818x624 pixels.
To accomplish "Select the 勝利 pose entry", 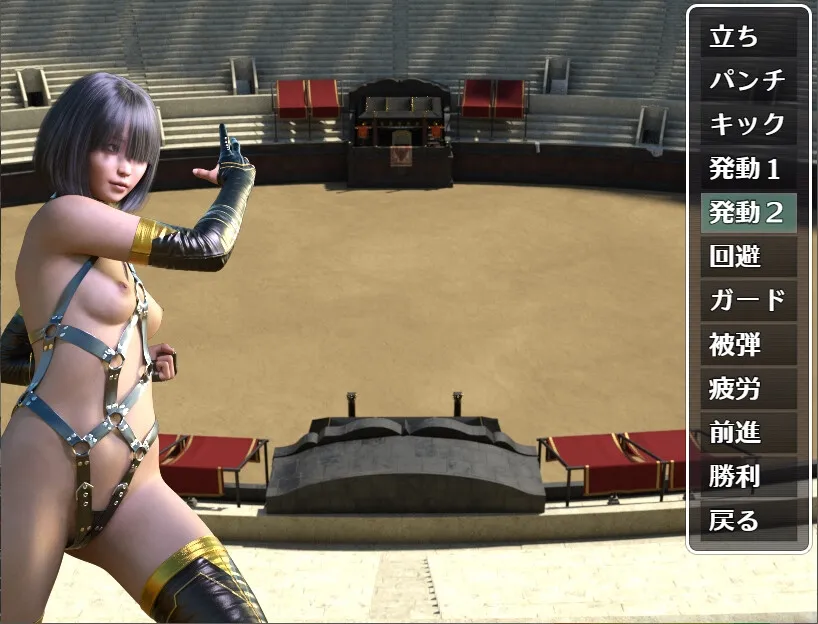I will point(748,477).
